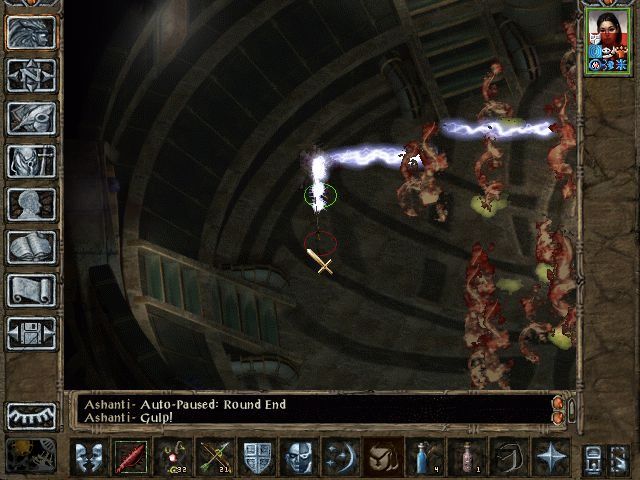Activate the twin masks dialogue button
The image size is (640, 480).
pos(89,456)
